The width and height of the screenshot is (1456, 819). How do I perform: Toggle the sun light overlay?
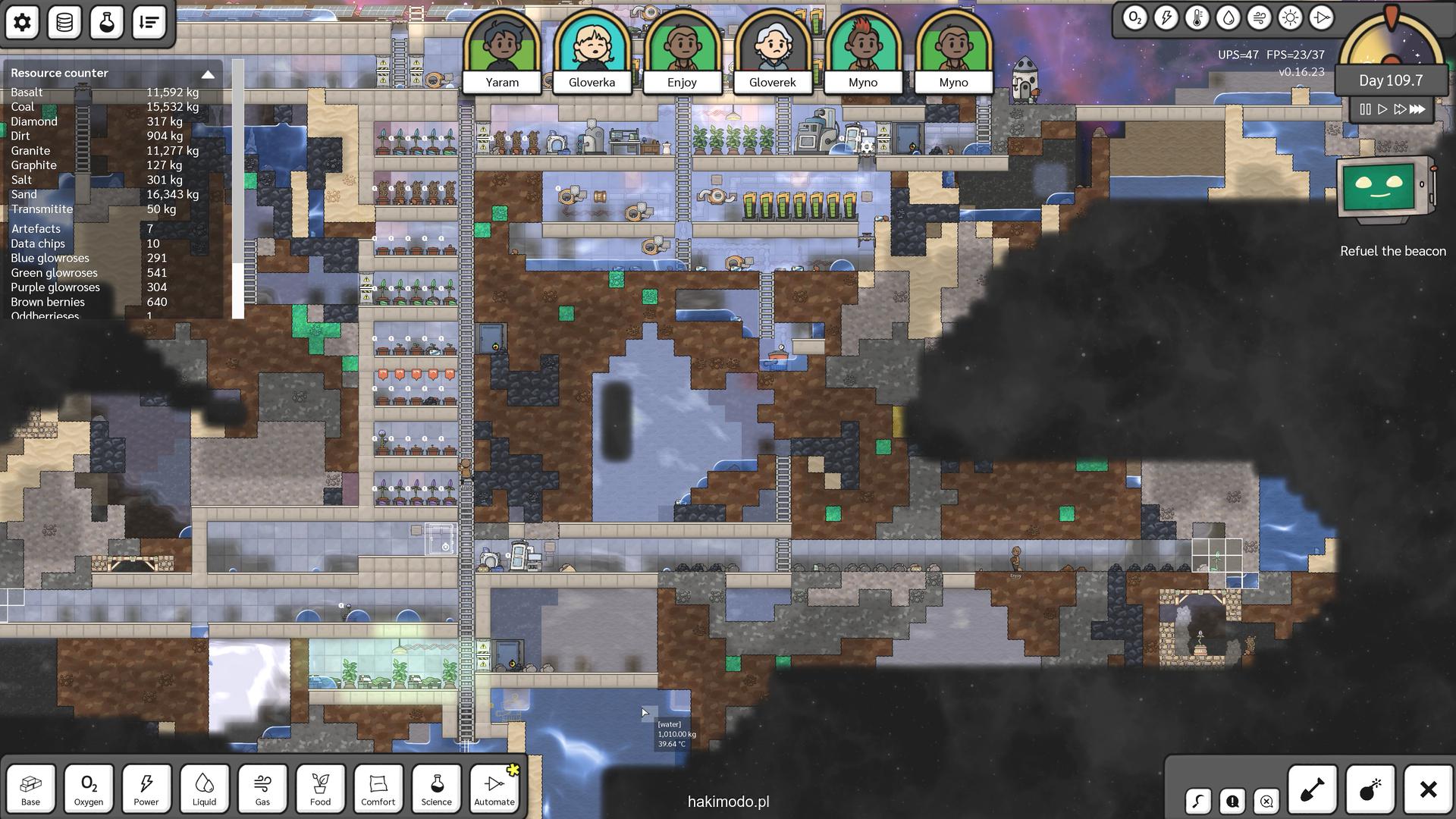pos(1290,18)
